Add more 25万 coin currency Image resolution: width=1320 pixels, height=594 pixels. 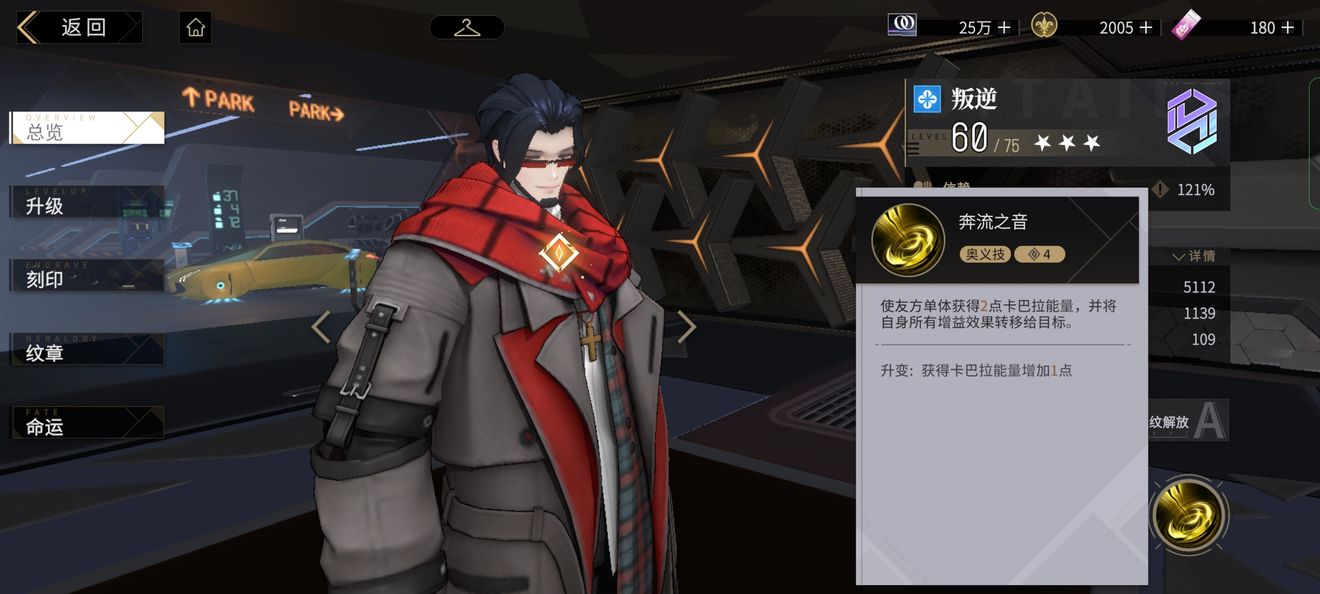coord(1004,28)
